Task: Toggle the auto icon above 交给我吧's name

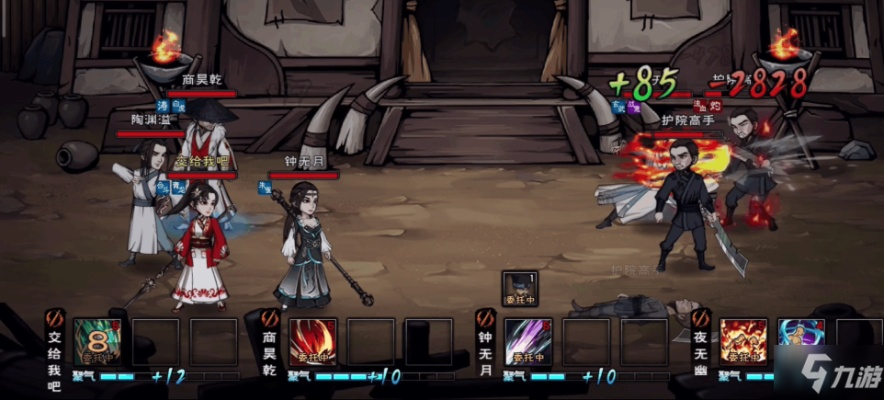Action: 56,318
